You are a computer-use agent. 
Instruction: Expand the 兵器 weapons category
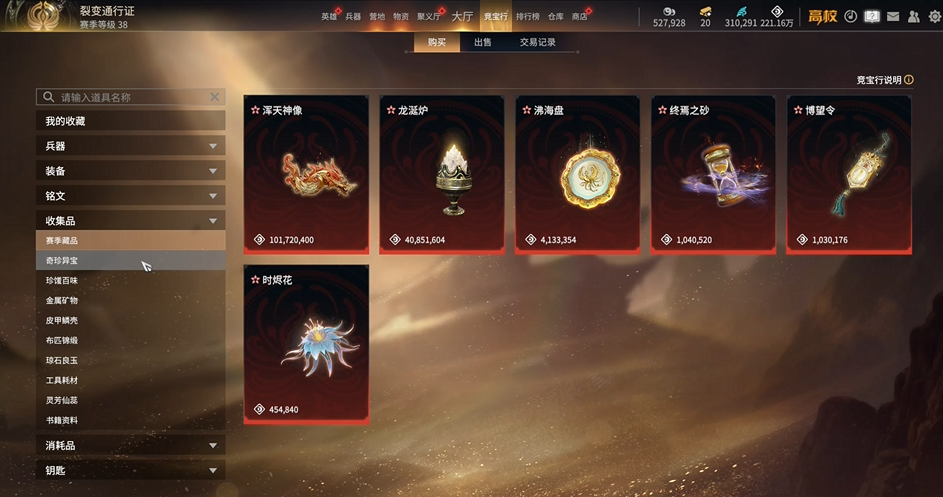coord(130,146)
